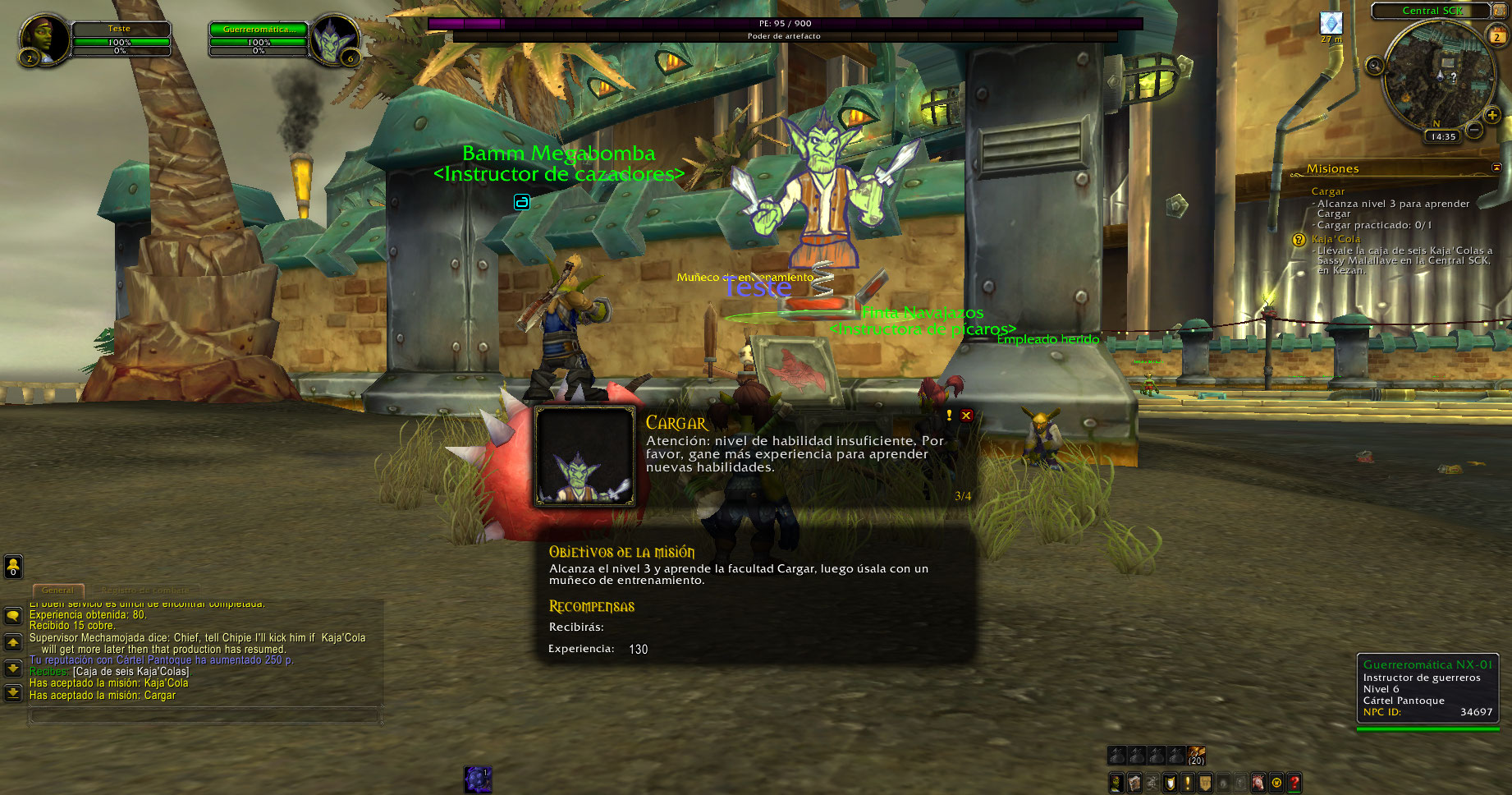Image resolution: width=1512 pixels, height=795 pixels.
Task: Select the Cargar quest in the tracker
Action: click(x=1327, y=191)
